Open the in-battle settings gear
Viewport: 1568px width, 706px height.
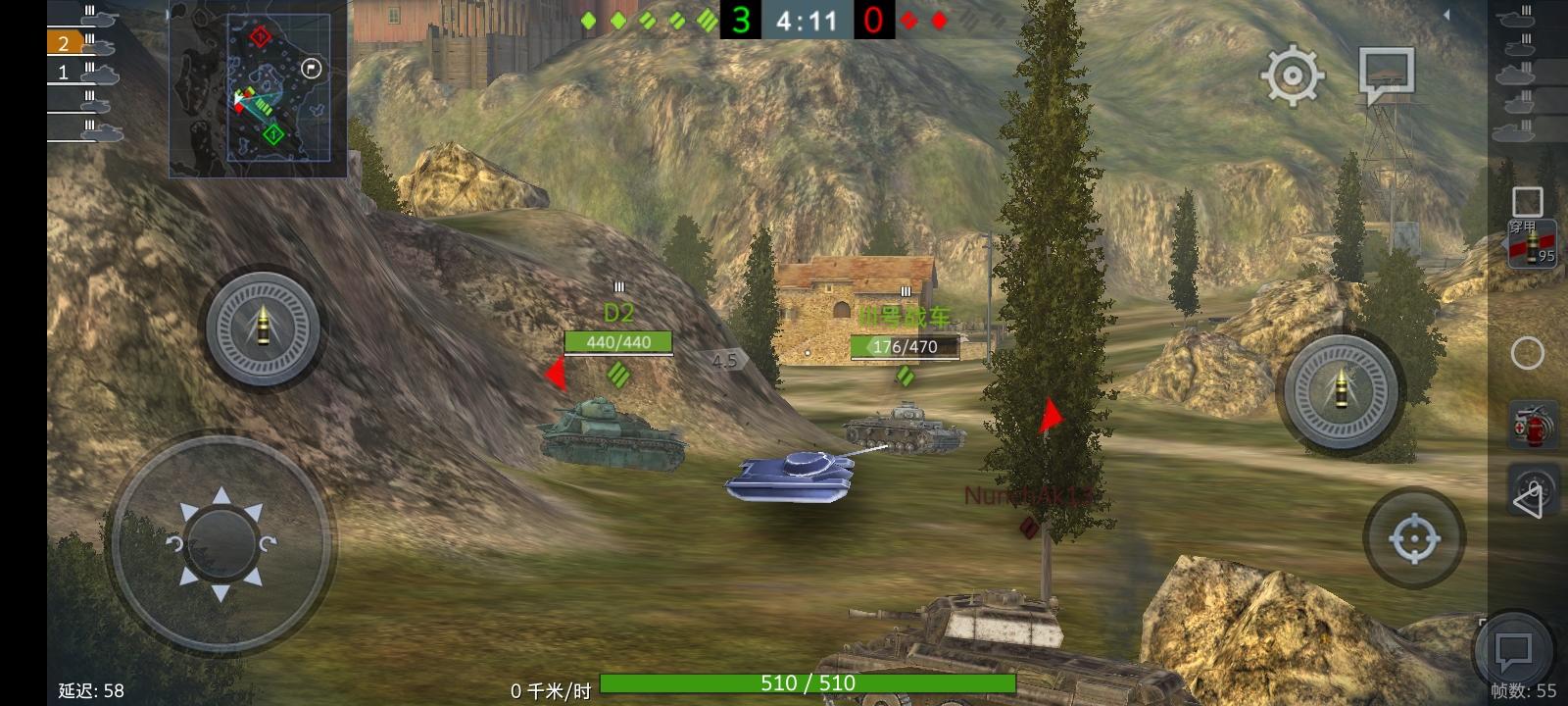point(1292,77)
